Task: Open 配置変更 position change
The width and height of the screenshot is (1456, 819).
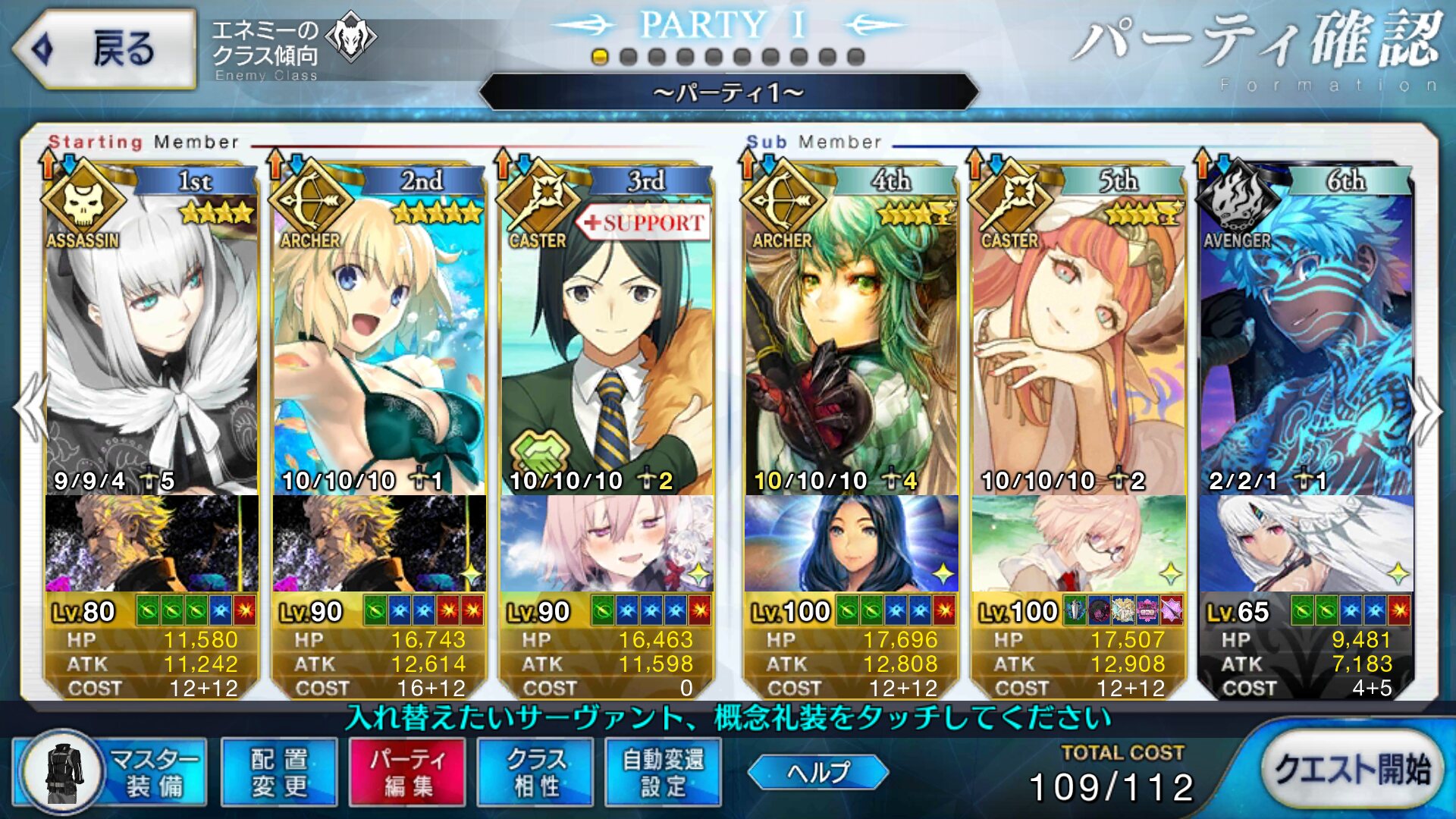Action: 278,772
